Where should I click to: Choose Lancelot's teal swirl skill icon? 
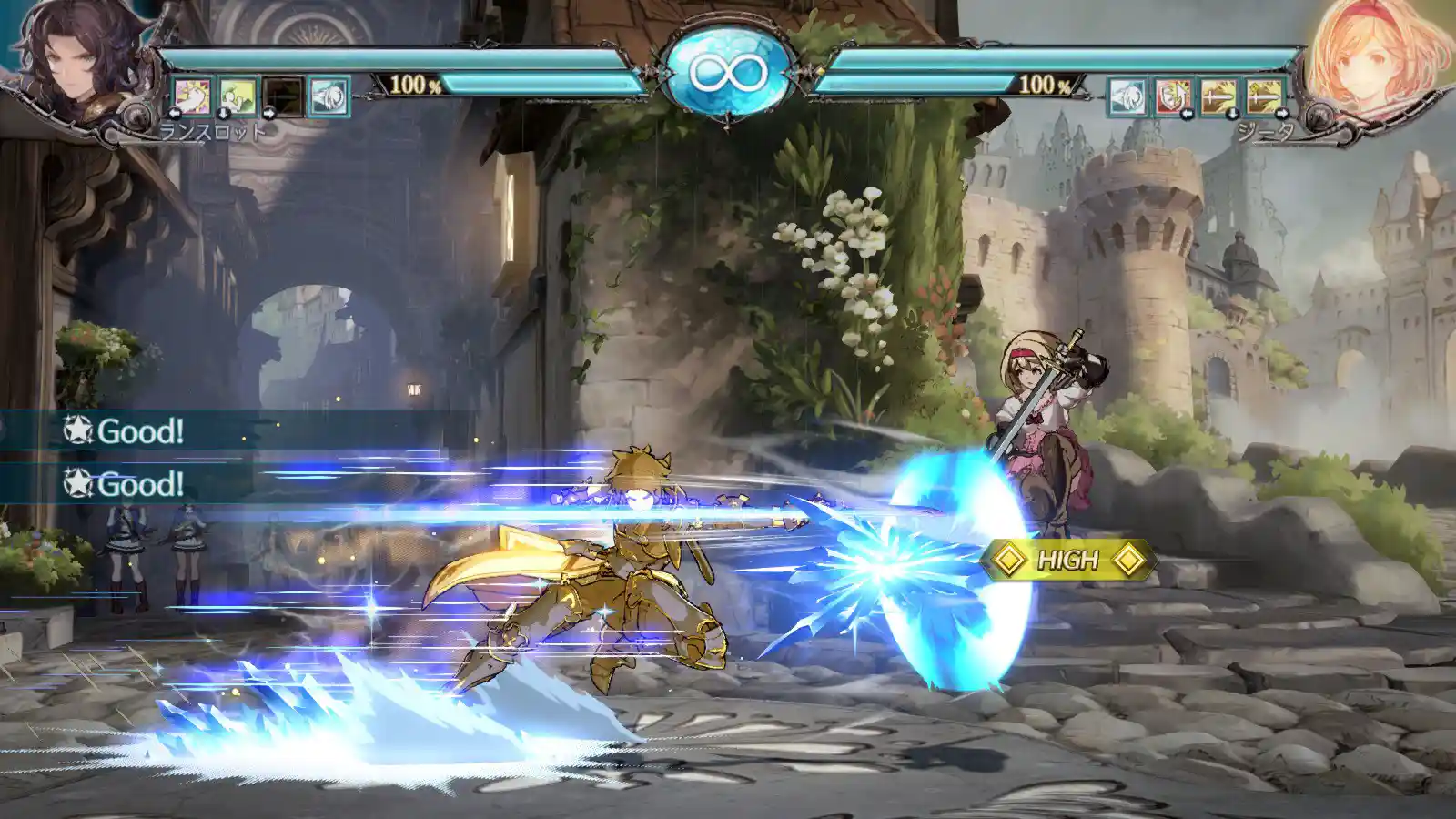tap(329, 96)
